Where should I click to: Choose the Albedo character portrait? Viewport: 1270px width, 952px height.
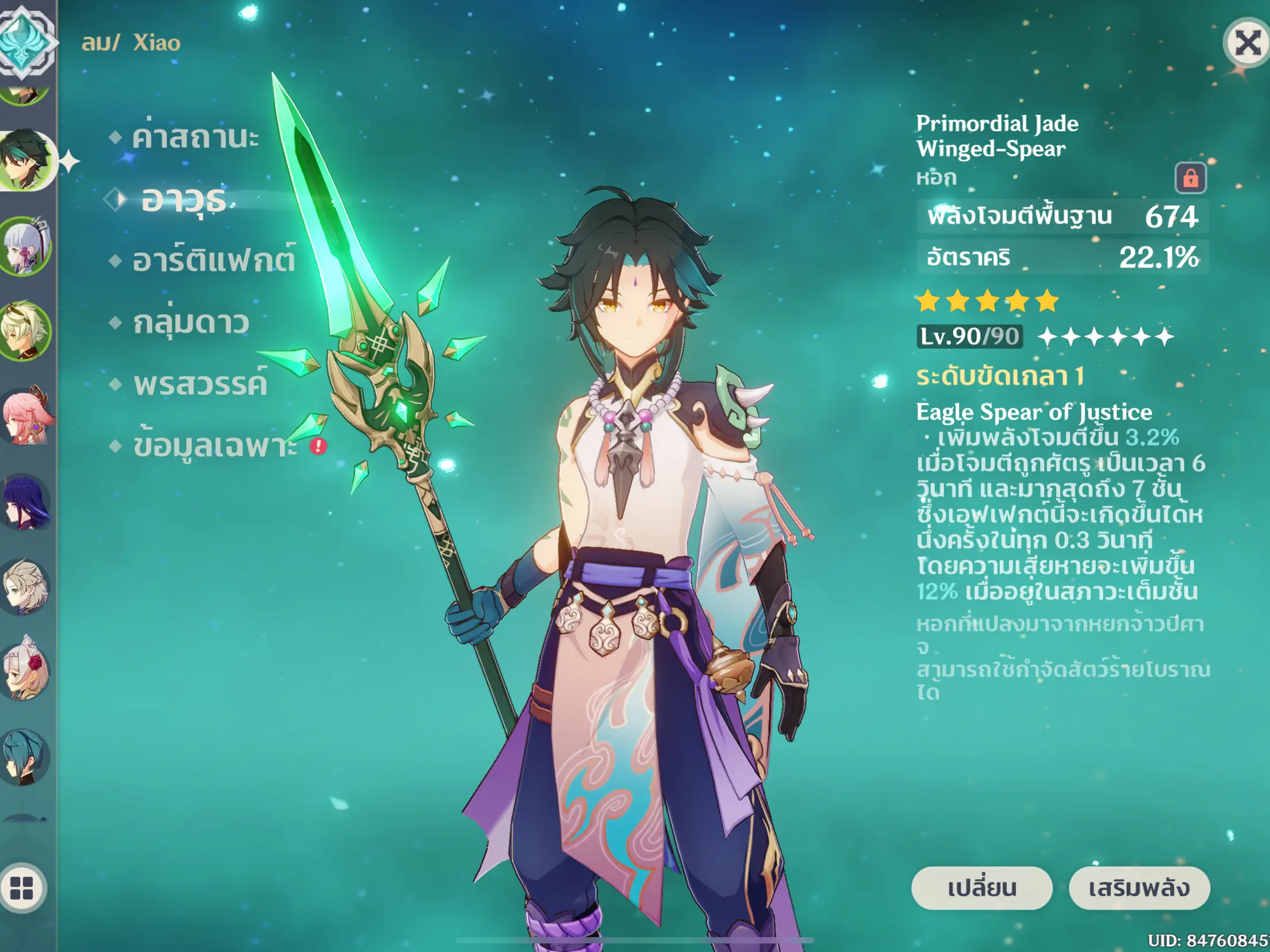point(26,586)
